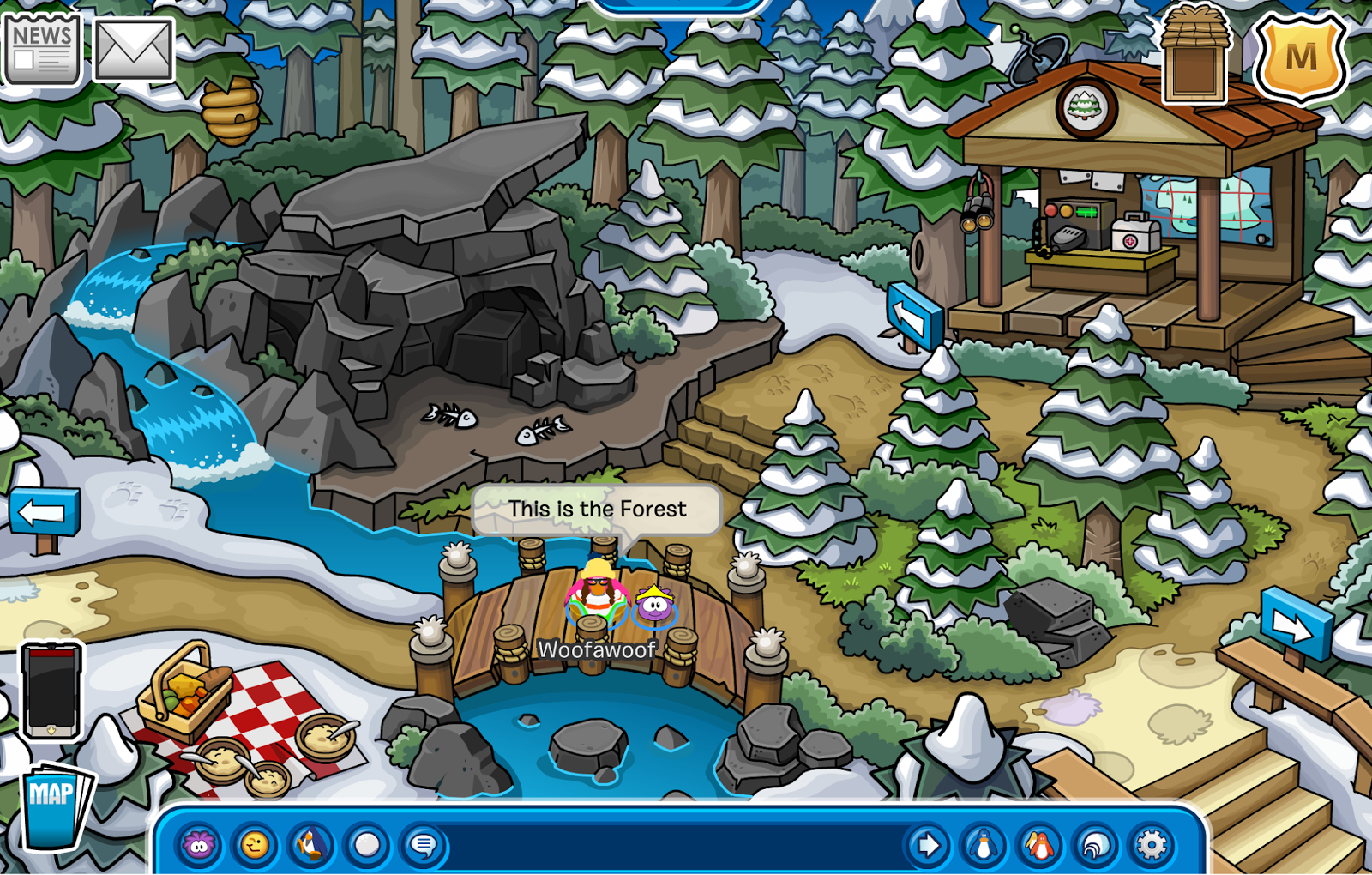The width and height of the screenshot is (1372, 875).
Task: Read the News newspaper
Action: [43, 47]
